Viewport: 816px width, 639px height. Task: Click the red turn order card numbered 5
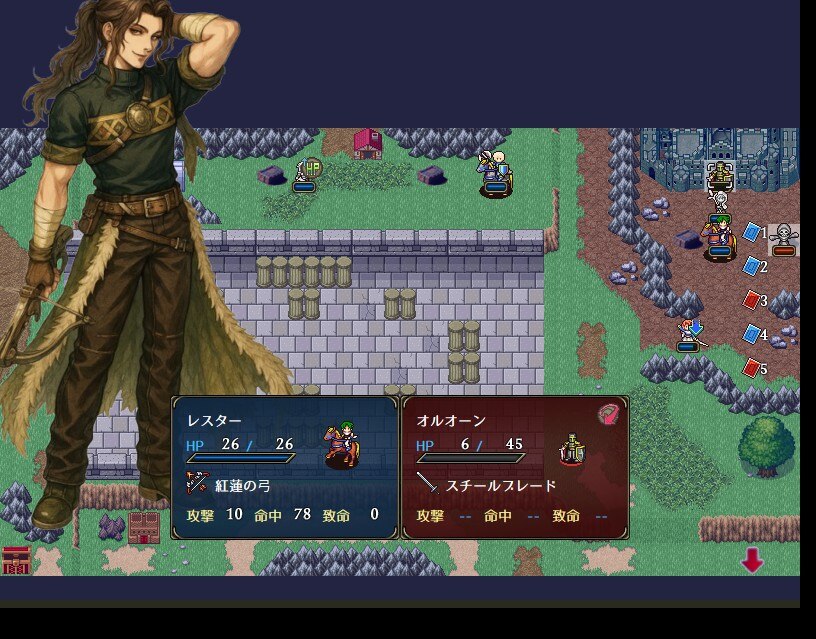(752, 368)
